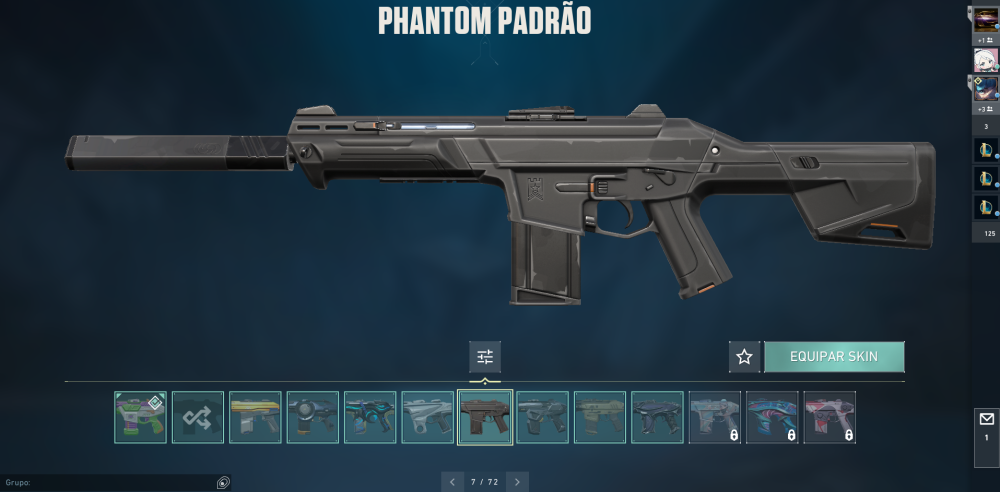This screenshot has height=492, width=1000.
Task: Open the sliders filter options button
Action: point(485,357)
